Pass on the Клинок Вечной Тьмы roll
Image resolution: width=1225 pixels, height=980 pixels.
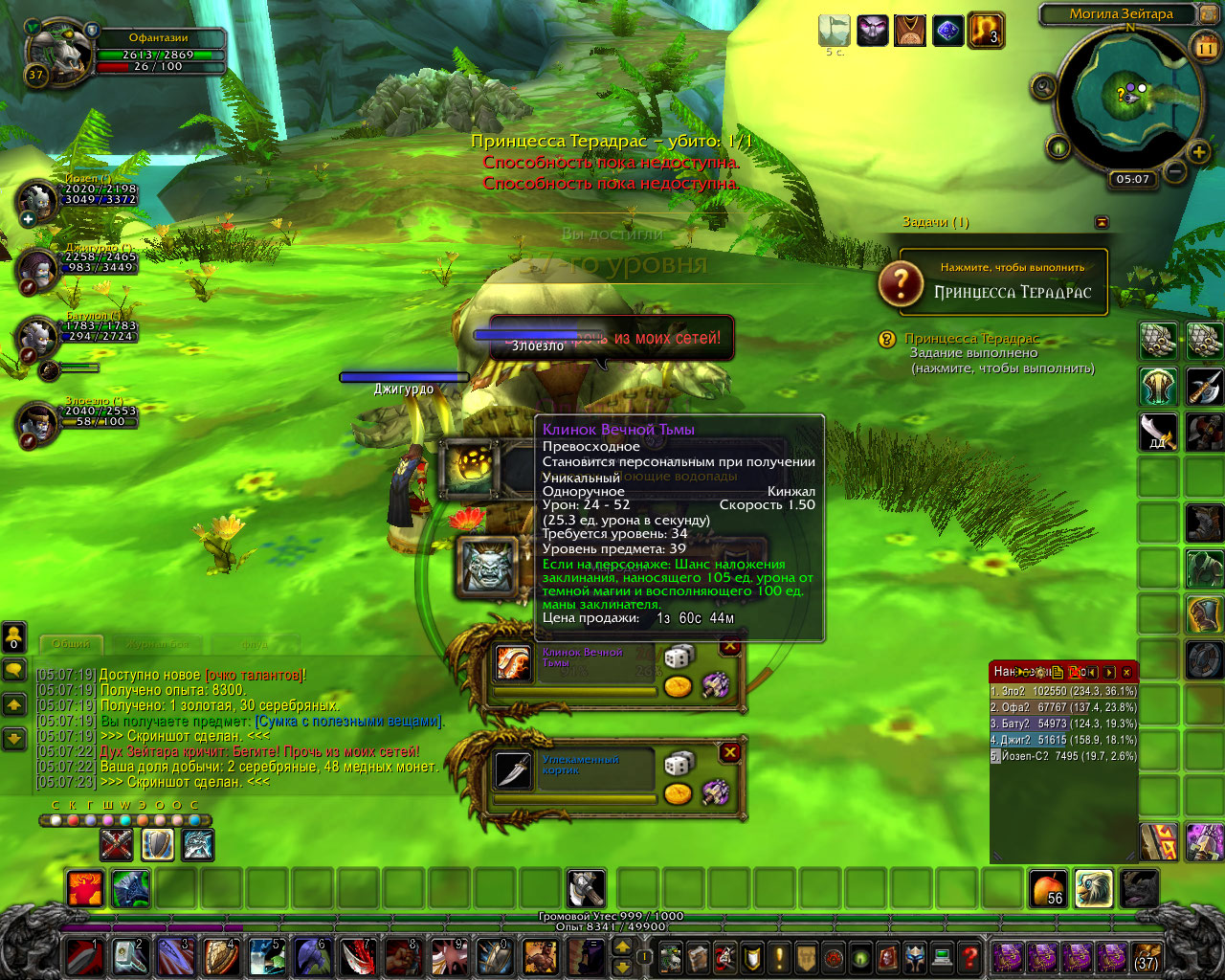pos(730,647)
